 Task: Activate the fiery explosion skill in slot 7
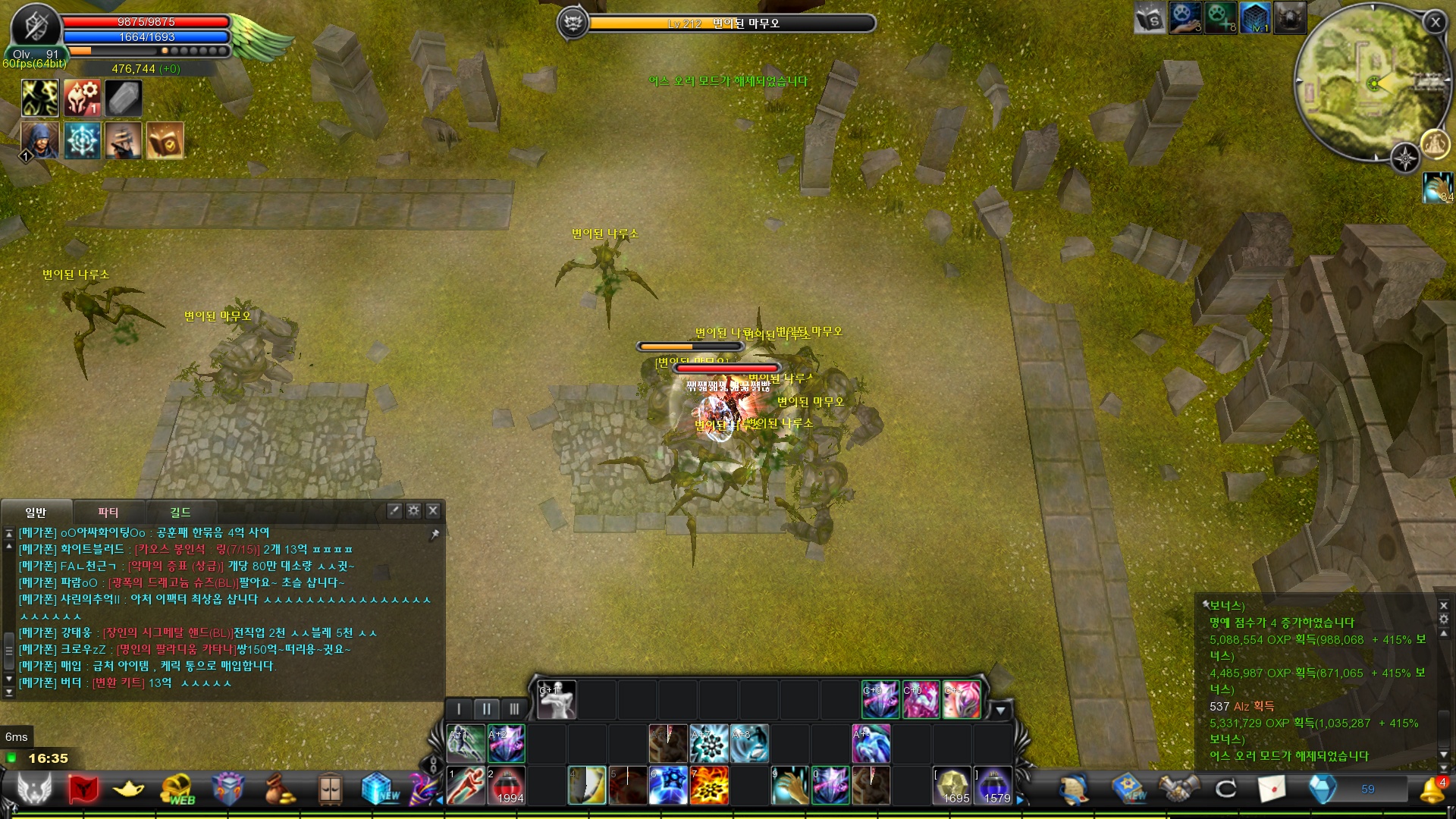coord(709,785)
